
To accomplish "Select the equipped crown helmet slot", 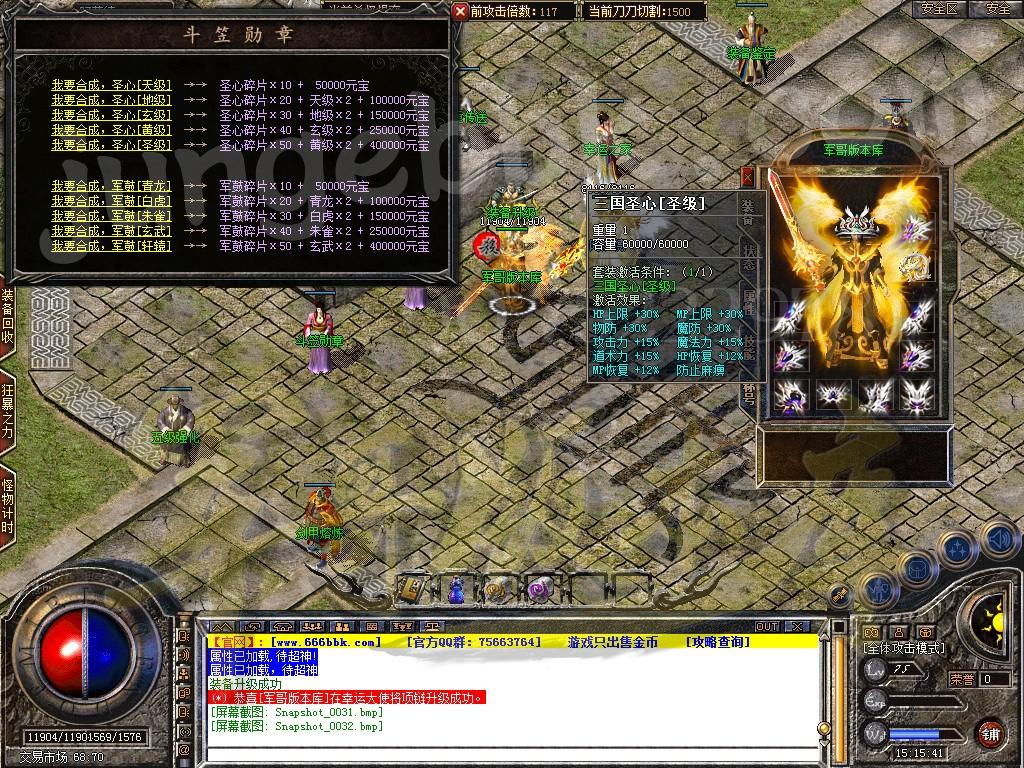I will (856, 222).
